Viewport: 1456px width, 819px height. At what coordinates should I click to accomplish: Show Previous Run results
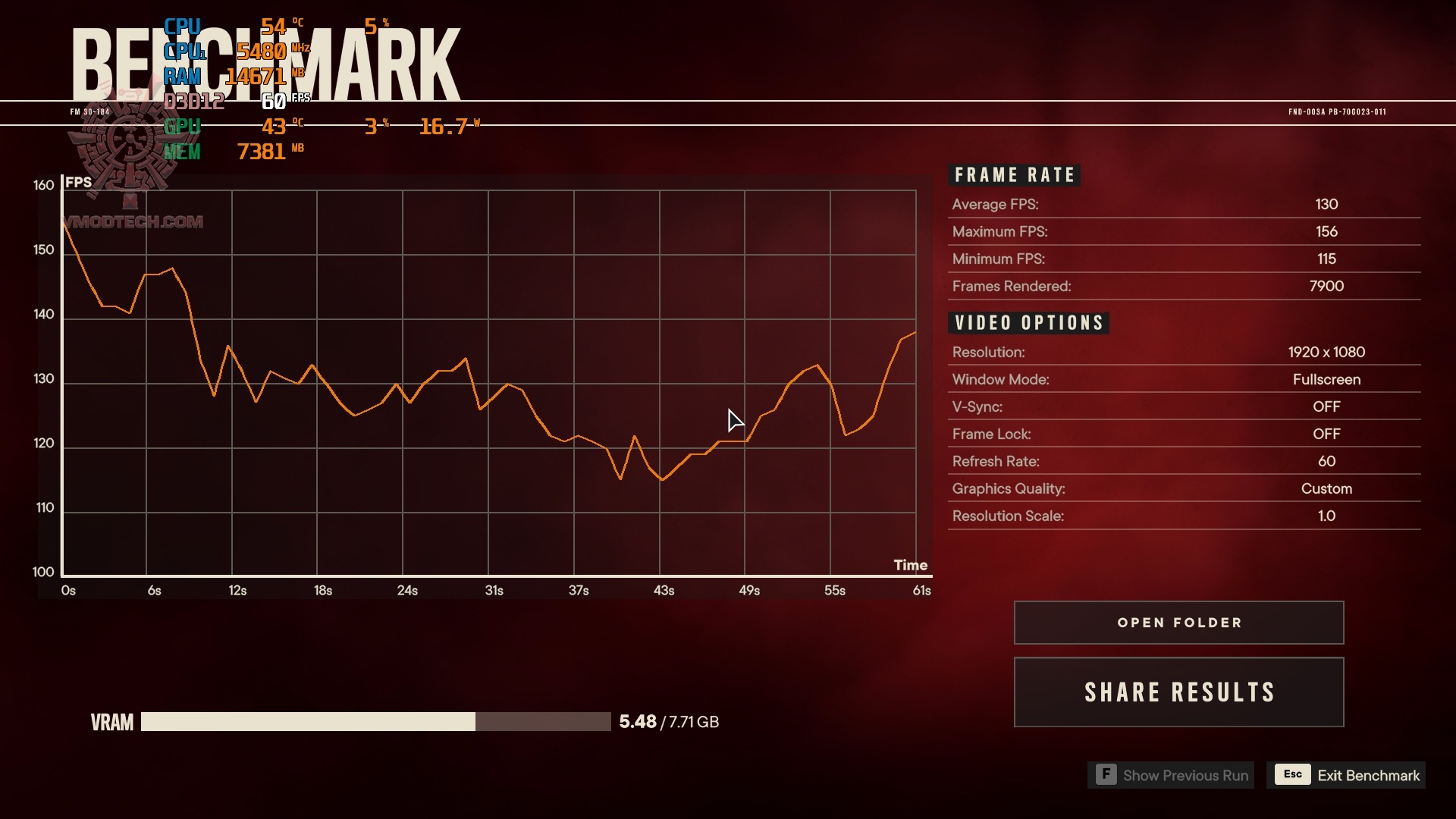[1171, 775]
